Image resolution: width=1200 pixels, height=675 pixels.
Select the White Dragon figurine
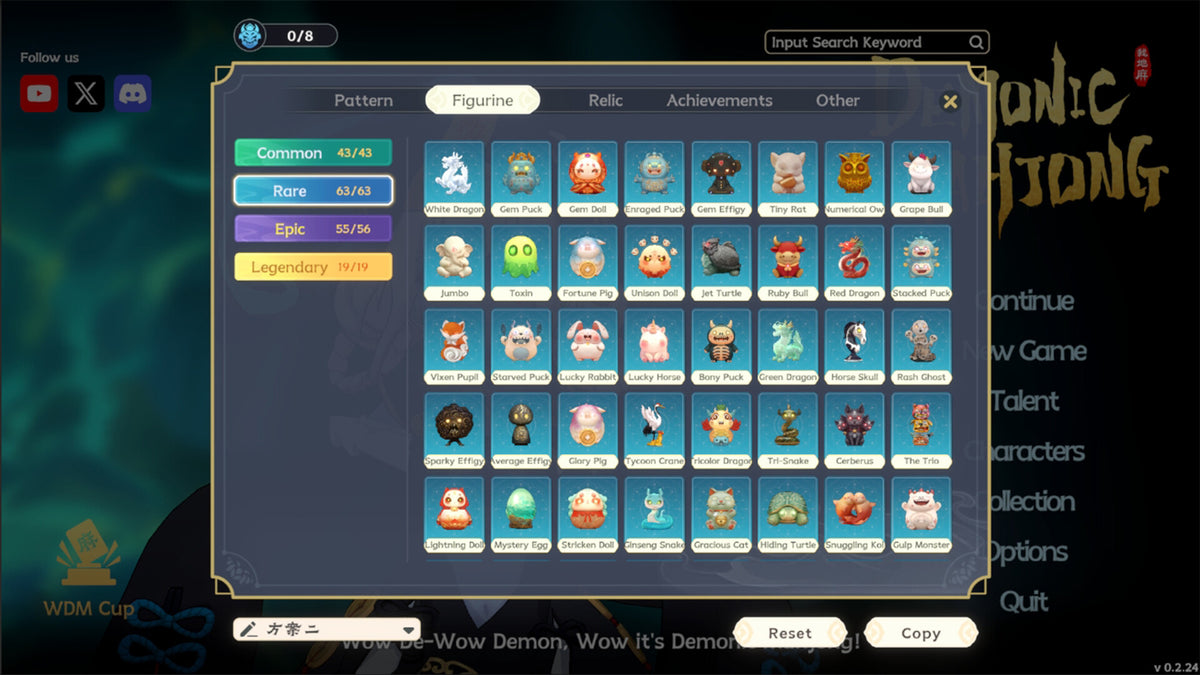(x=454, y=178)
